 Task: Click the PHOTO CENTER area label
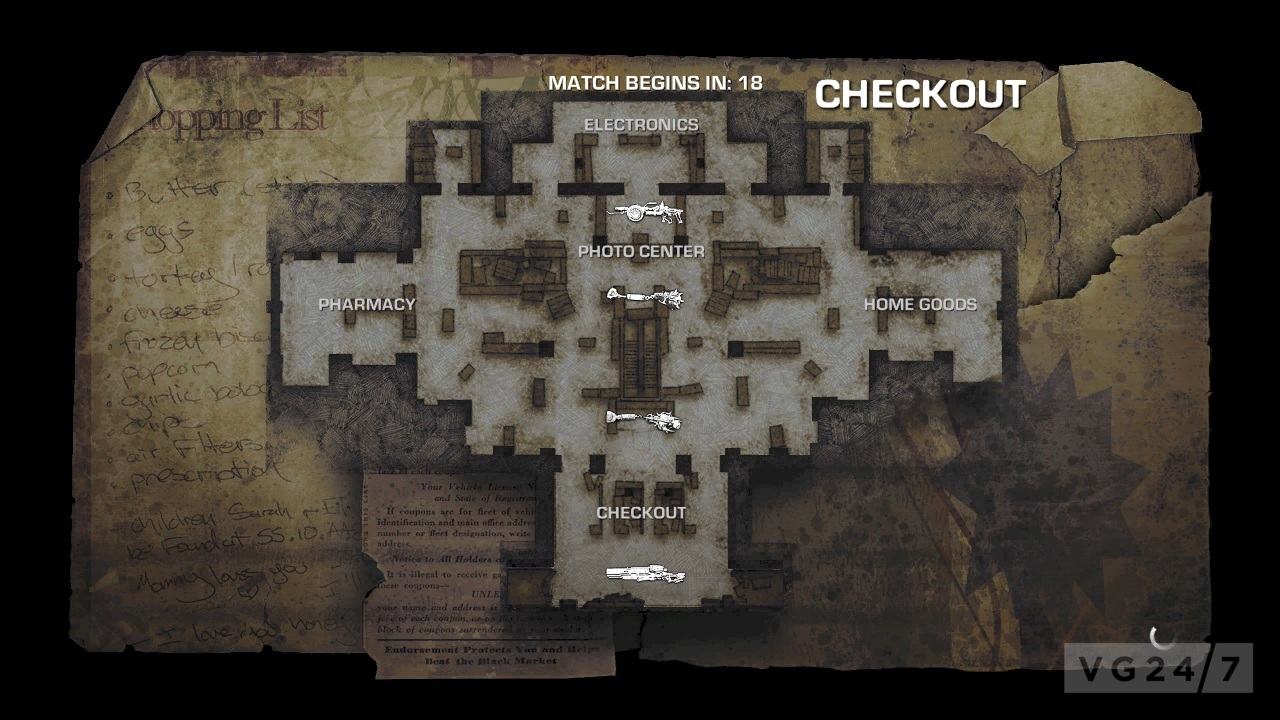click(x=643, y=252)
